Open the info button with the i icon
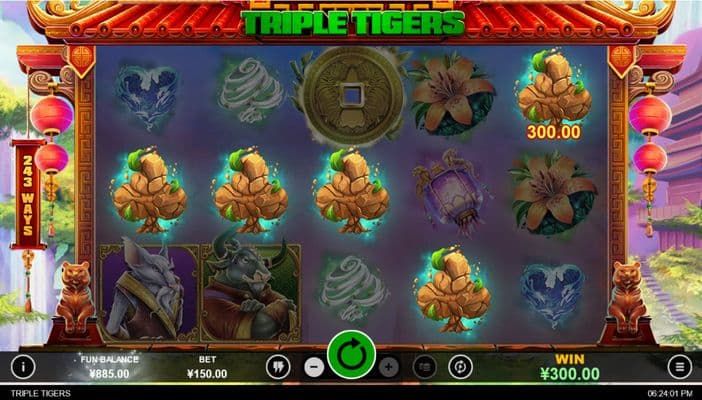702x400 pixels. pyautogui.click(x=22, y=367)
